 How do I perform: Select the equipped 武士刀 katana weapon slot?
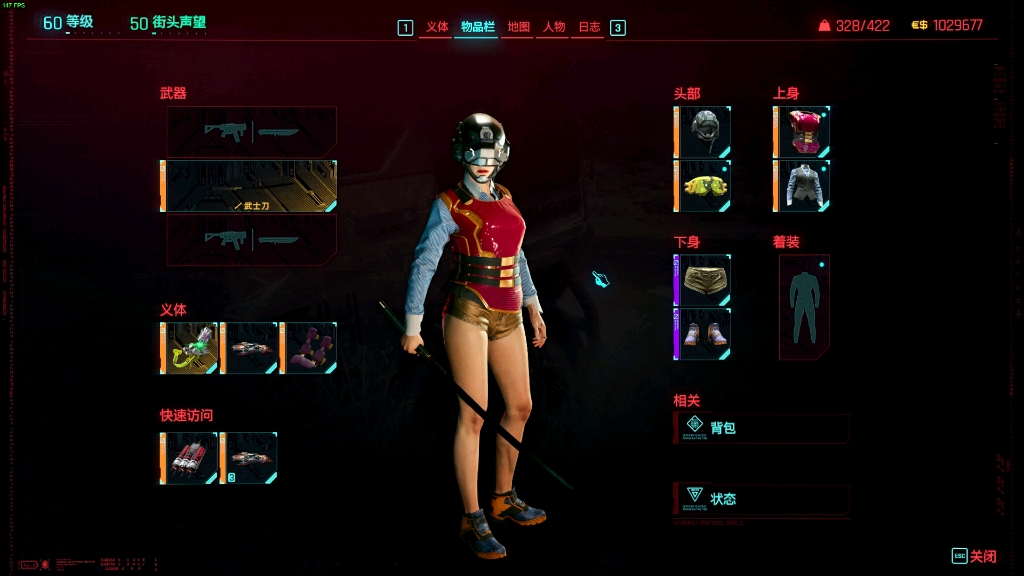[x=250, y=186]
